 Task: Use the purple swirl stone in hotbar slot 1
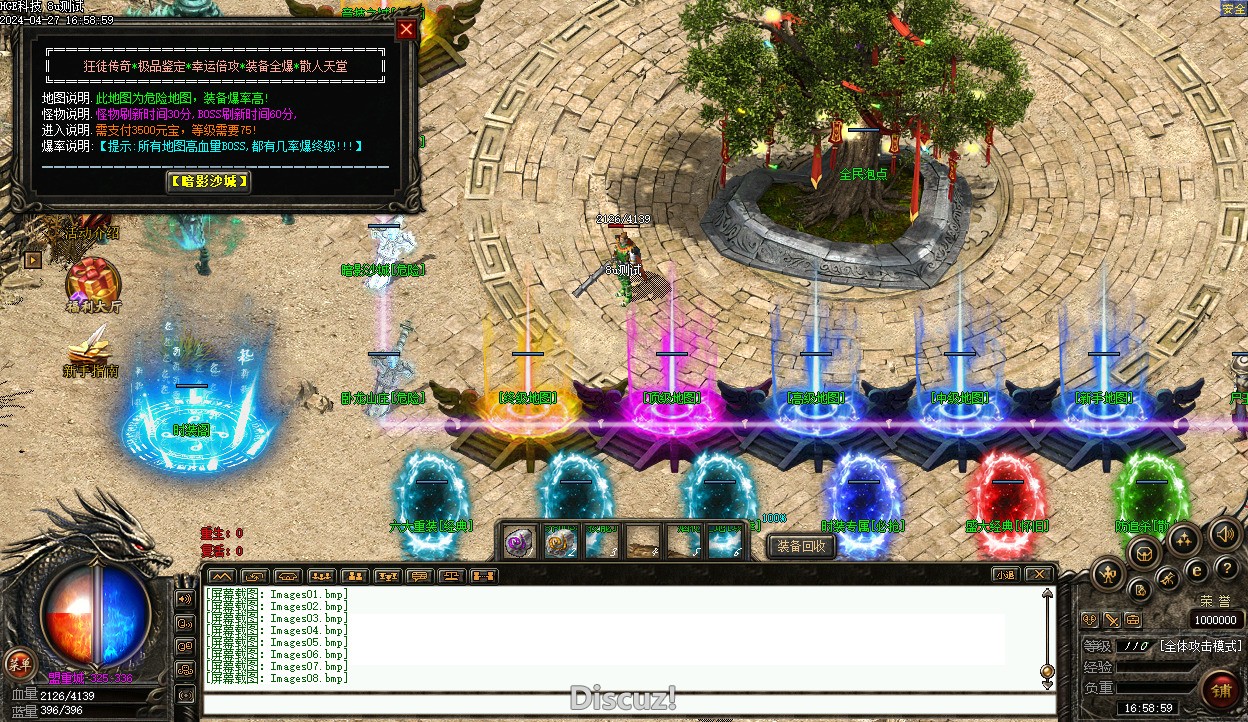518,541
